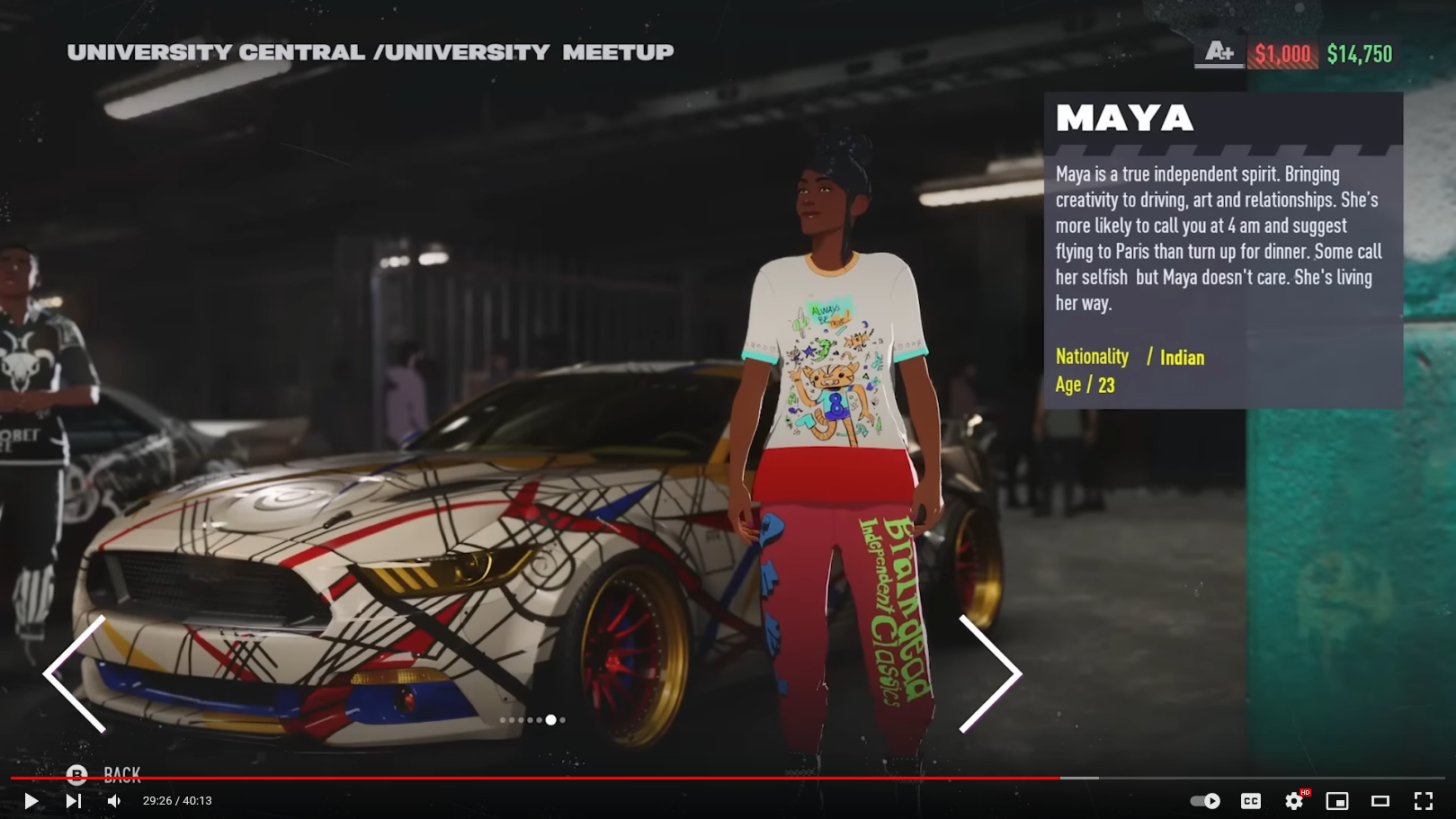The height and width of the screenshot is (819, 1456).
Task: Open the video settings gear
Action: pyautogui.click(x=1293, y=801)
